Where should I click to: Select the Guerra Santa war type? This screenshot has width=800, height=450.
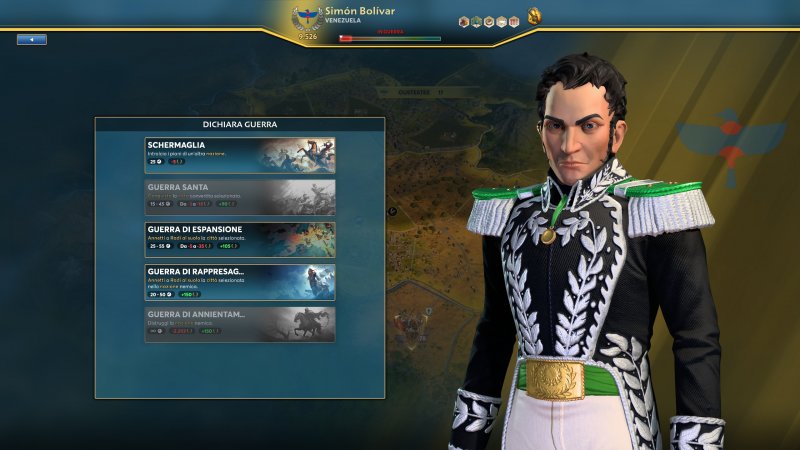coord(240,197)
